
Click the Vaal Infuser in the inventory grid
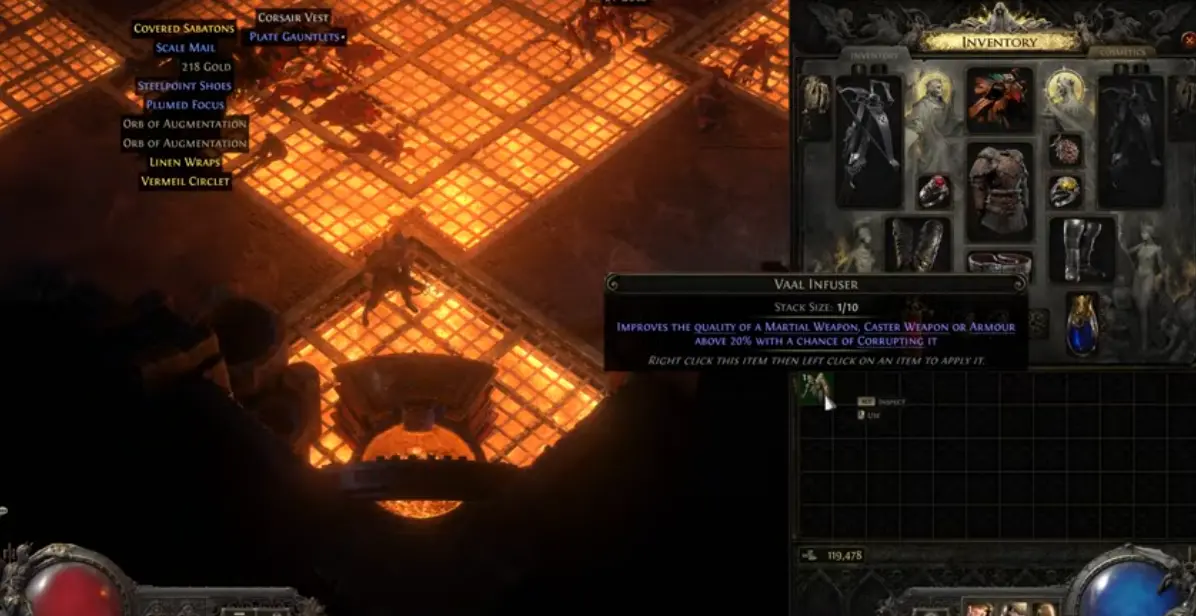(x=814, y=389)
